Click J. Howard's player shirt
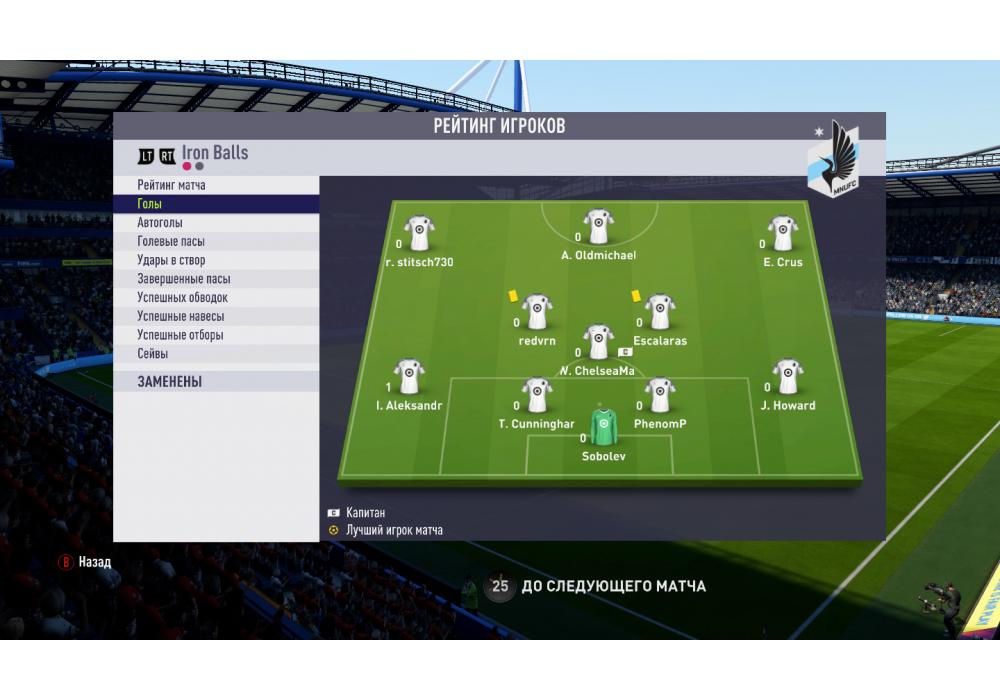The image size is (1000, 700). tap(788, 377)
